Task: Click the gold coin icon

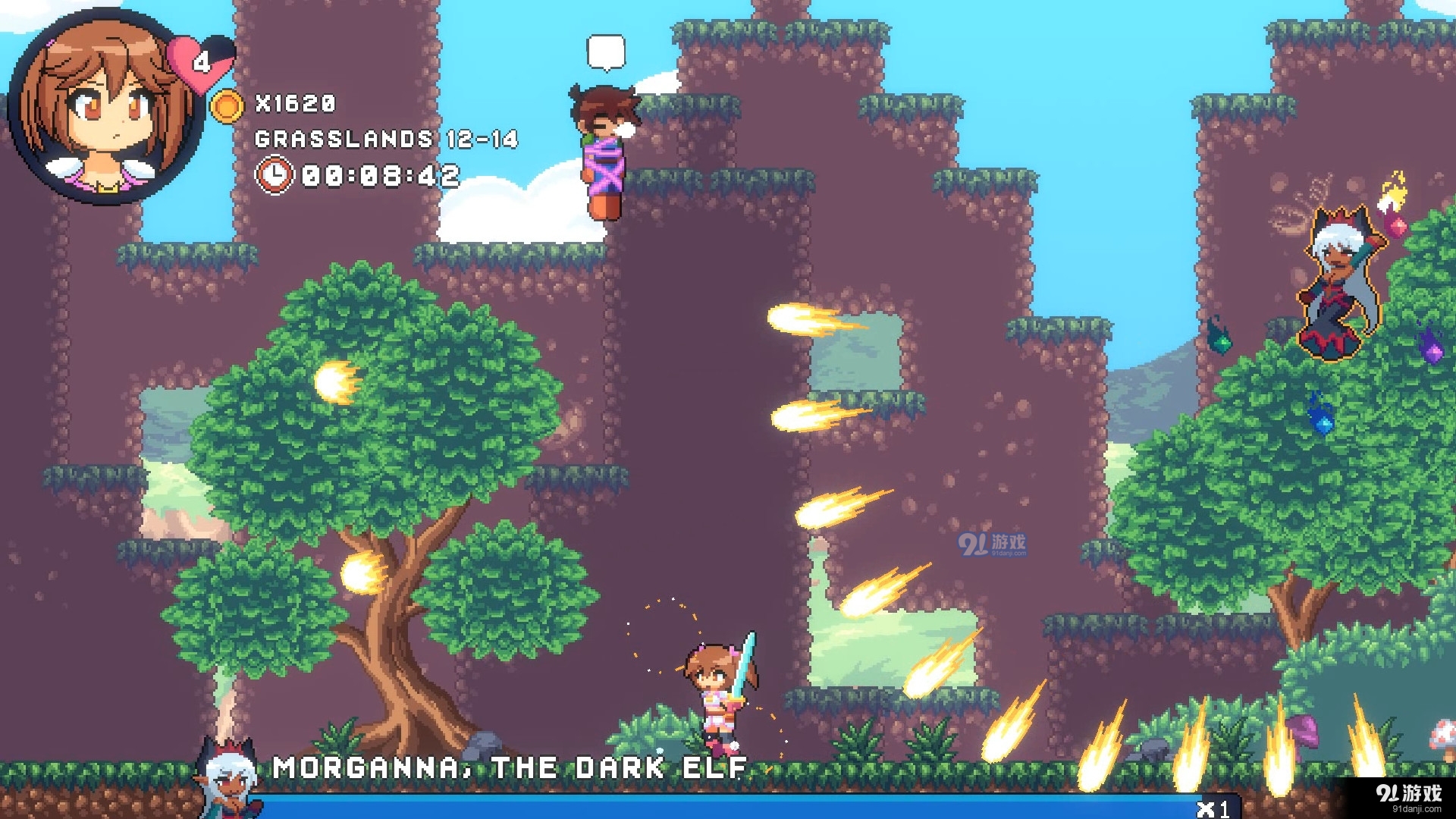Action: (226, 105)
